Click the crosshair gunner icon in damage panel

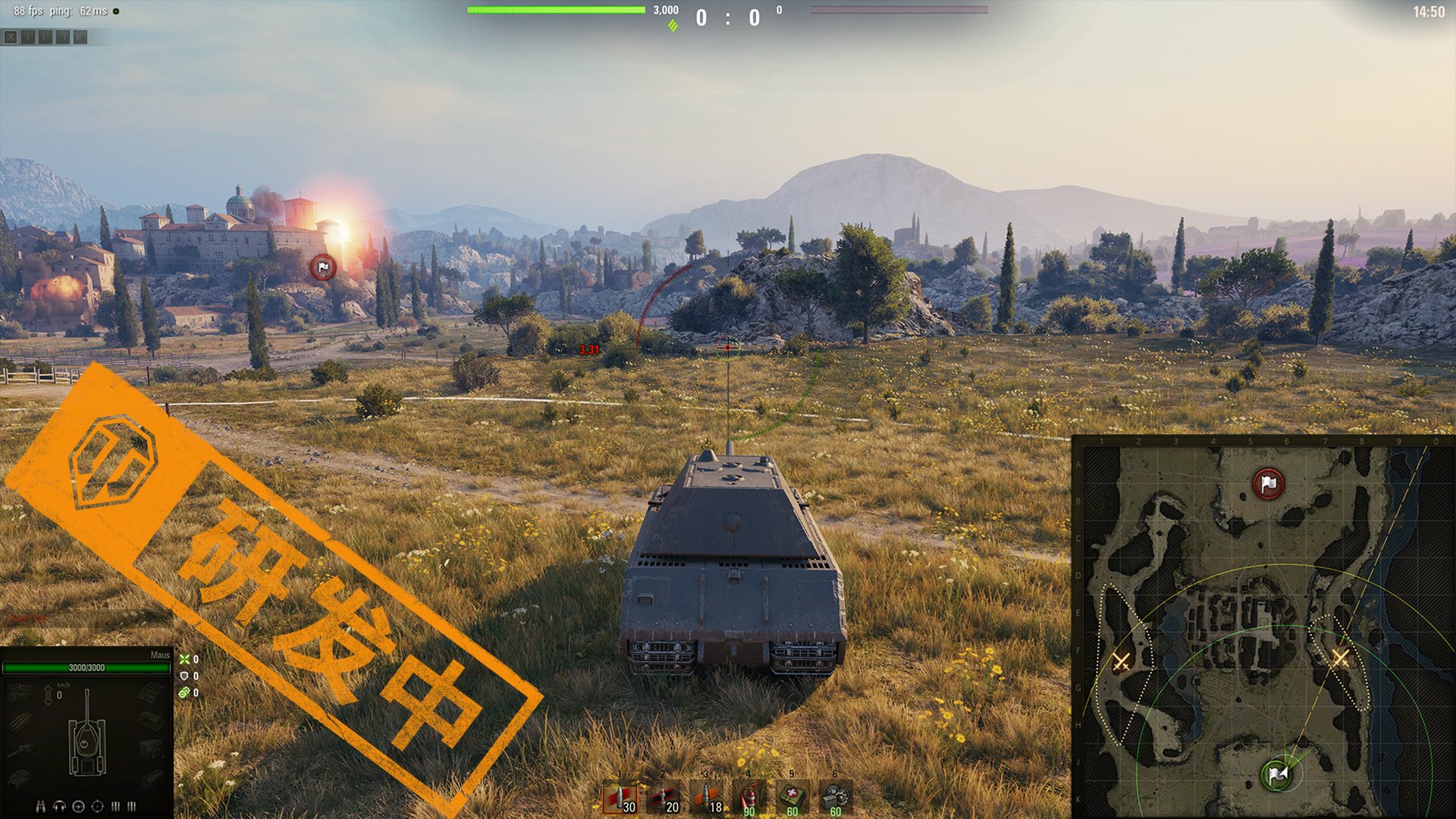(97, 806)
